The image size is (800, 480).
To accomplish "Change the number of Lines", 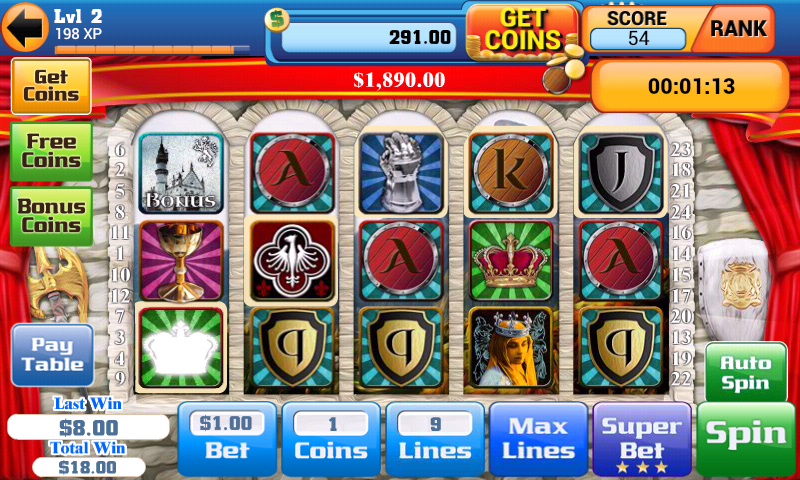I will [435, 439].
